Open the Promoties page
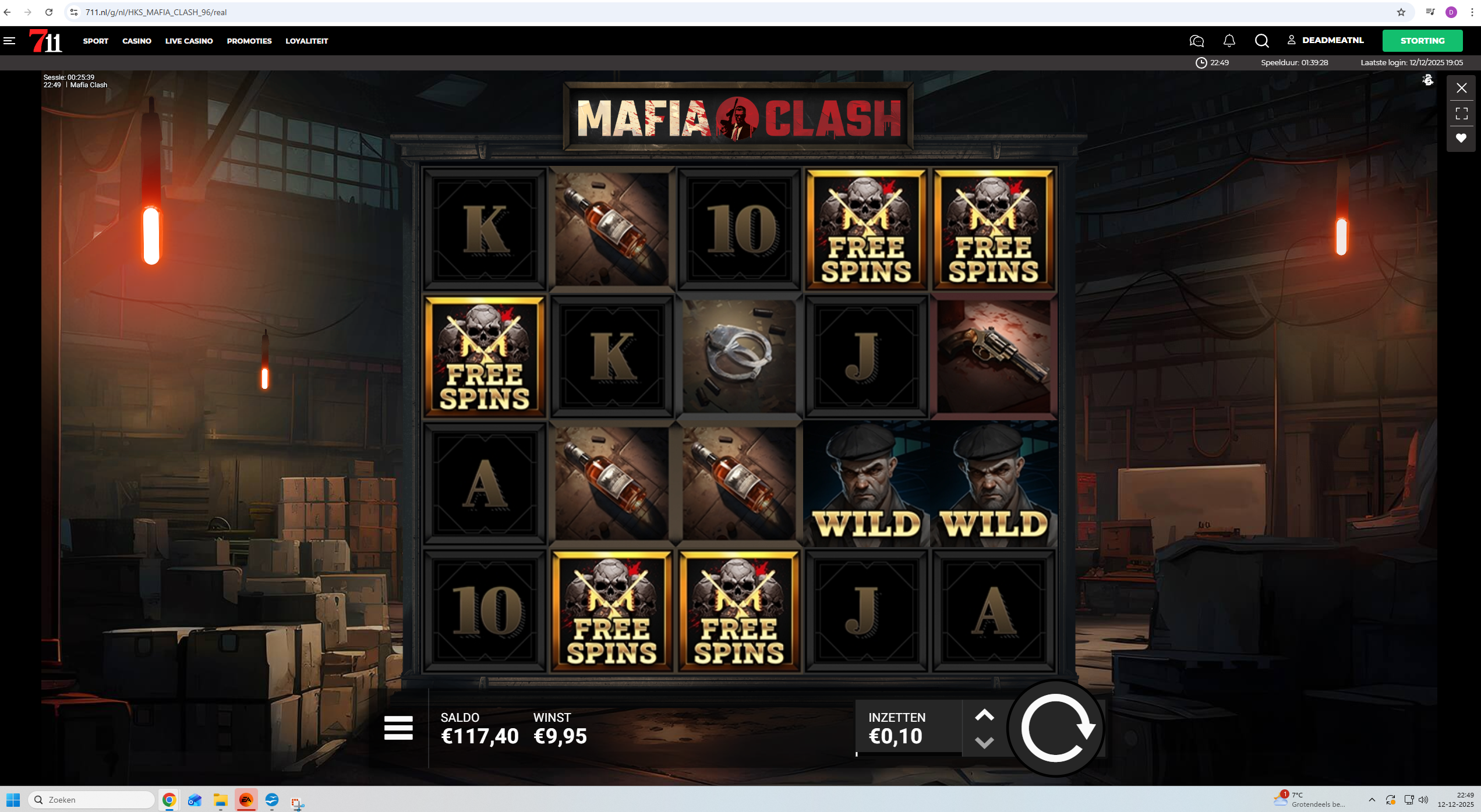The image size is (1481, 812). point(249,41)
